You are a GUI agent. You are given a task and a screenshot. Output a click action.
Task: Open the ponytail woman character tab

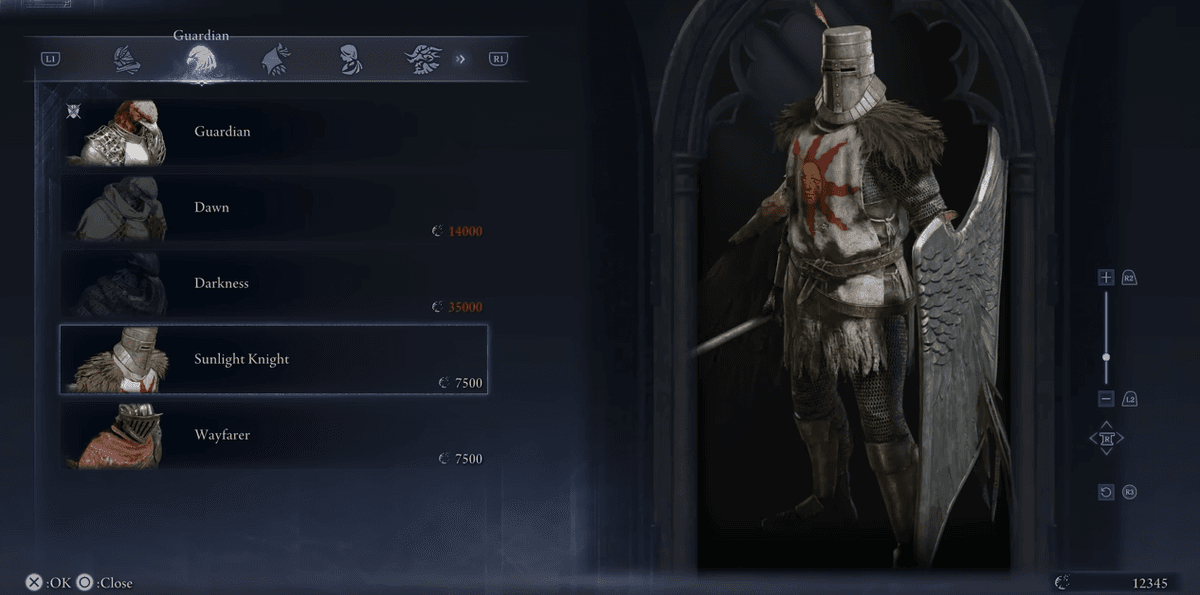pos(349,59)
